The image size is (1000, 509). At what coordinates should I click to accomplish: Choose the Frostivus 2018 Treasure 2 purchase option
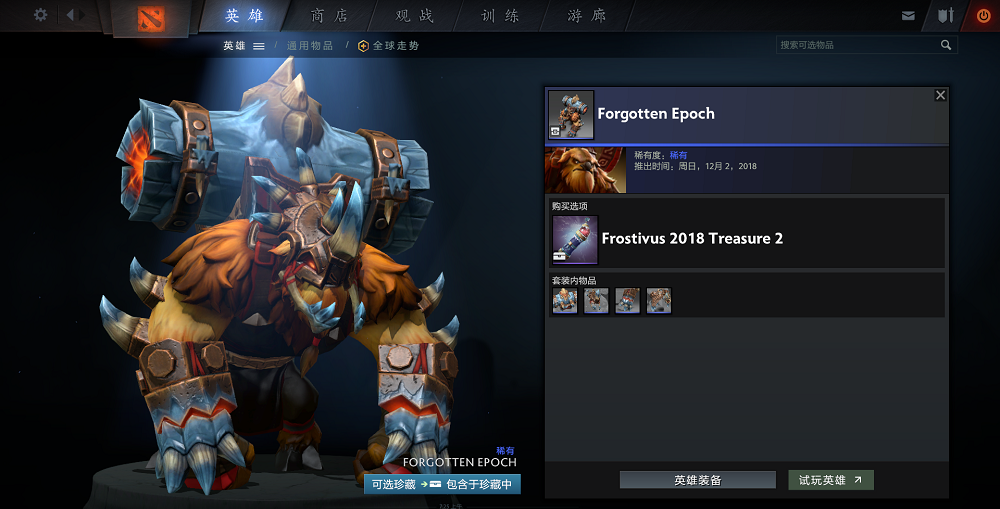point(691,239)
